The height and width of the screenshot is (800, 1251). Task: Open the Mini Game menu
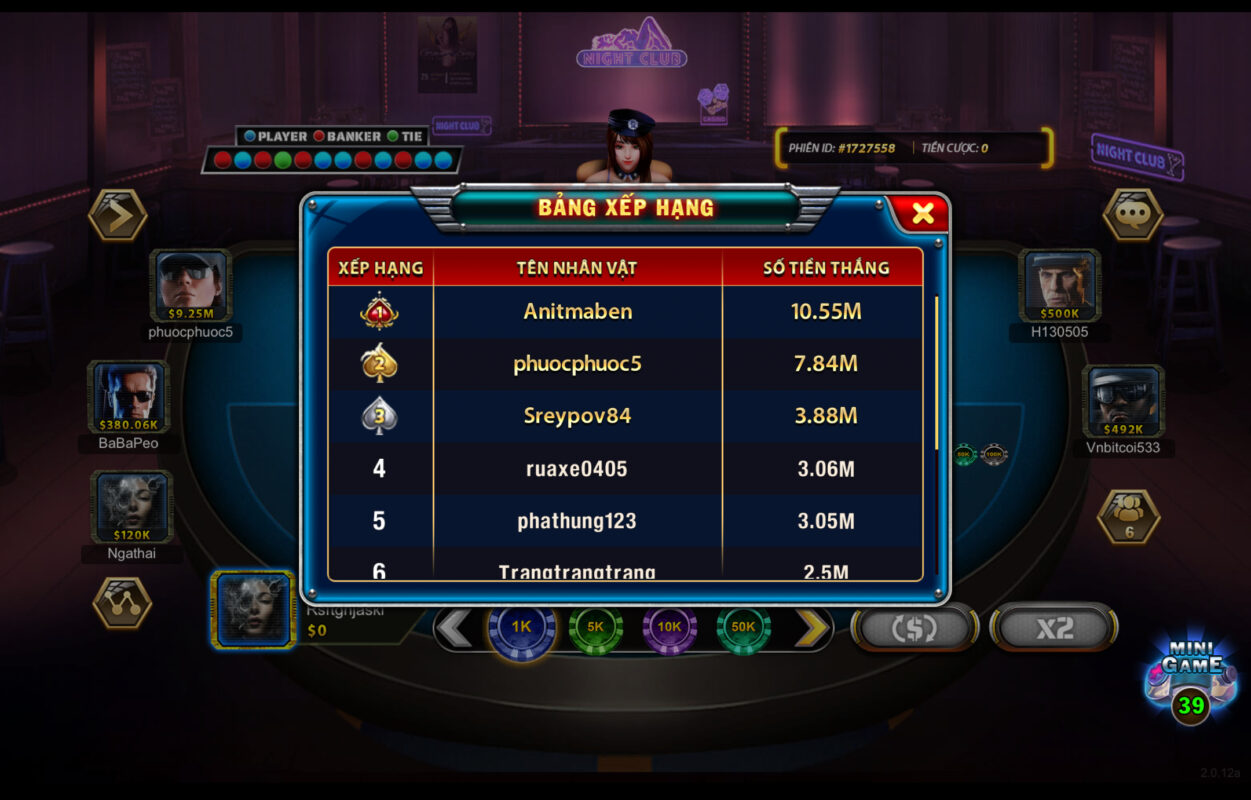[1191, 680]
